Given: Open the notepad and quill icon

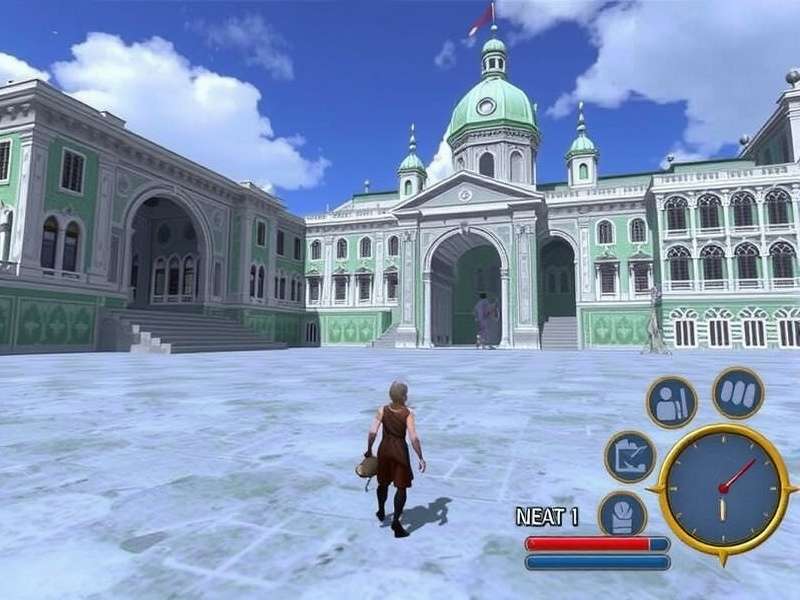Looking at the screenshot, I should [630, 456].
